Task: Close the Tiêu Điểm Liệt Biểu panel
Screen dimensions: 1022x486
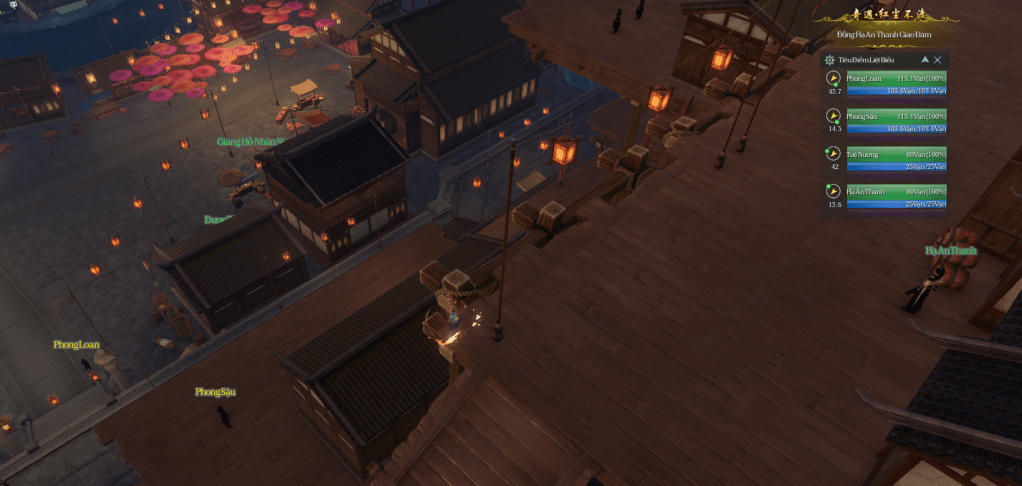Action: coord(938,60)
